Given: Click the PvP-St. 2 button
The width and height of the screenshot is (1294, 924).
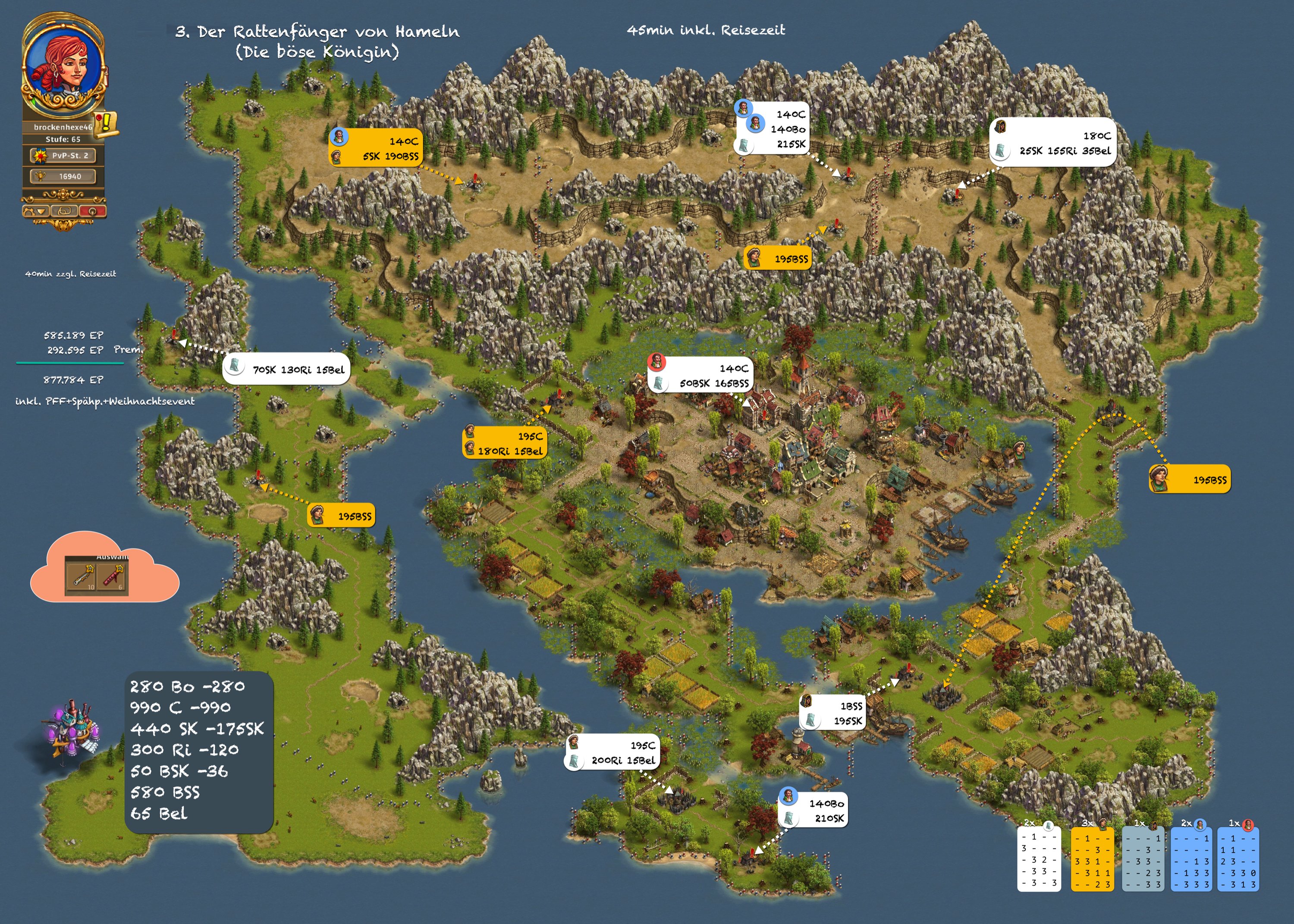Looking at the screenshot, I should click(63, 155).
